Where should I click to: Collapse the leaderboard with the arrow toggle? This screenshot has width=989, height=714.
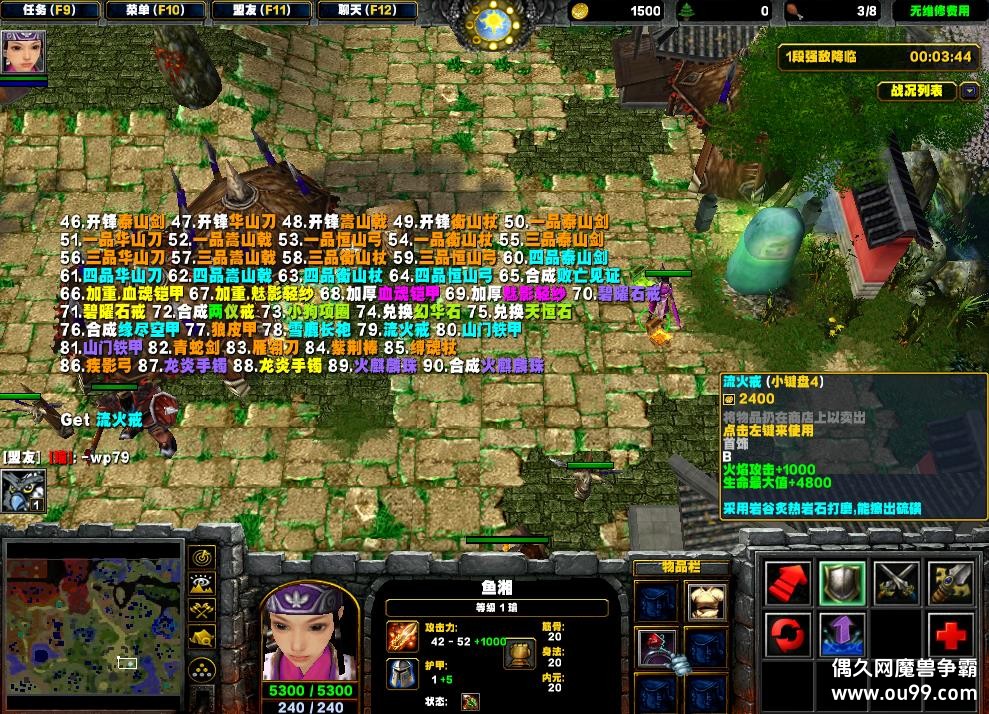click(x=969, y=91)
